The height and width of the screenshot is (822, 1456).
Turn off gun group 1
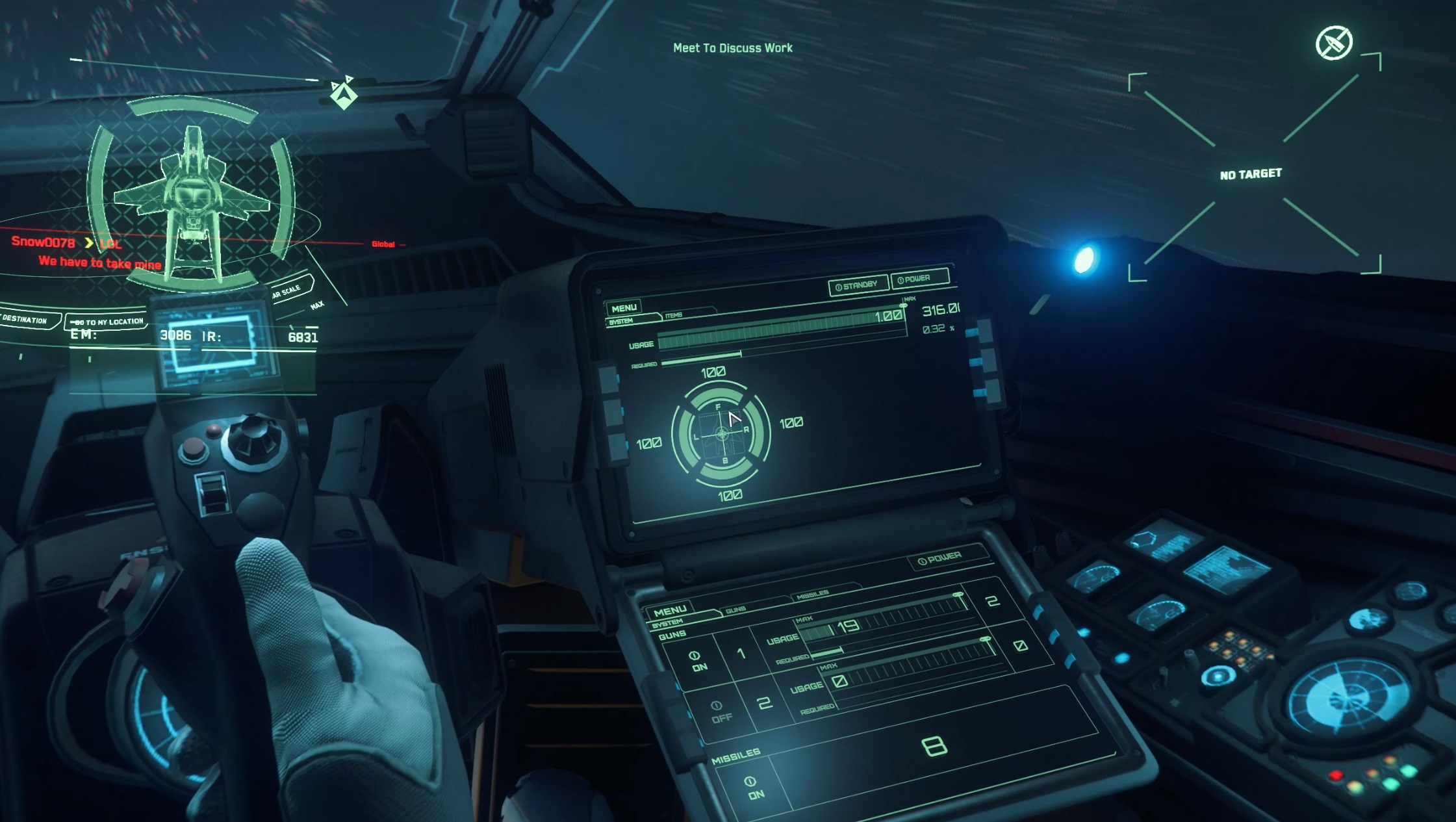click(x=697, y=660)
